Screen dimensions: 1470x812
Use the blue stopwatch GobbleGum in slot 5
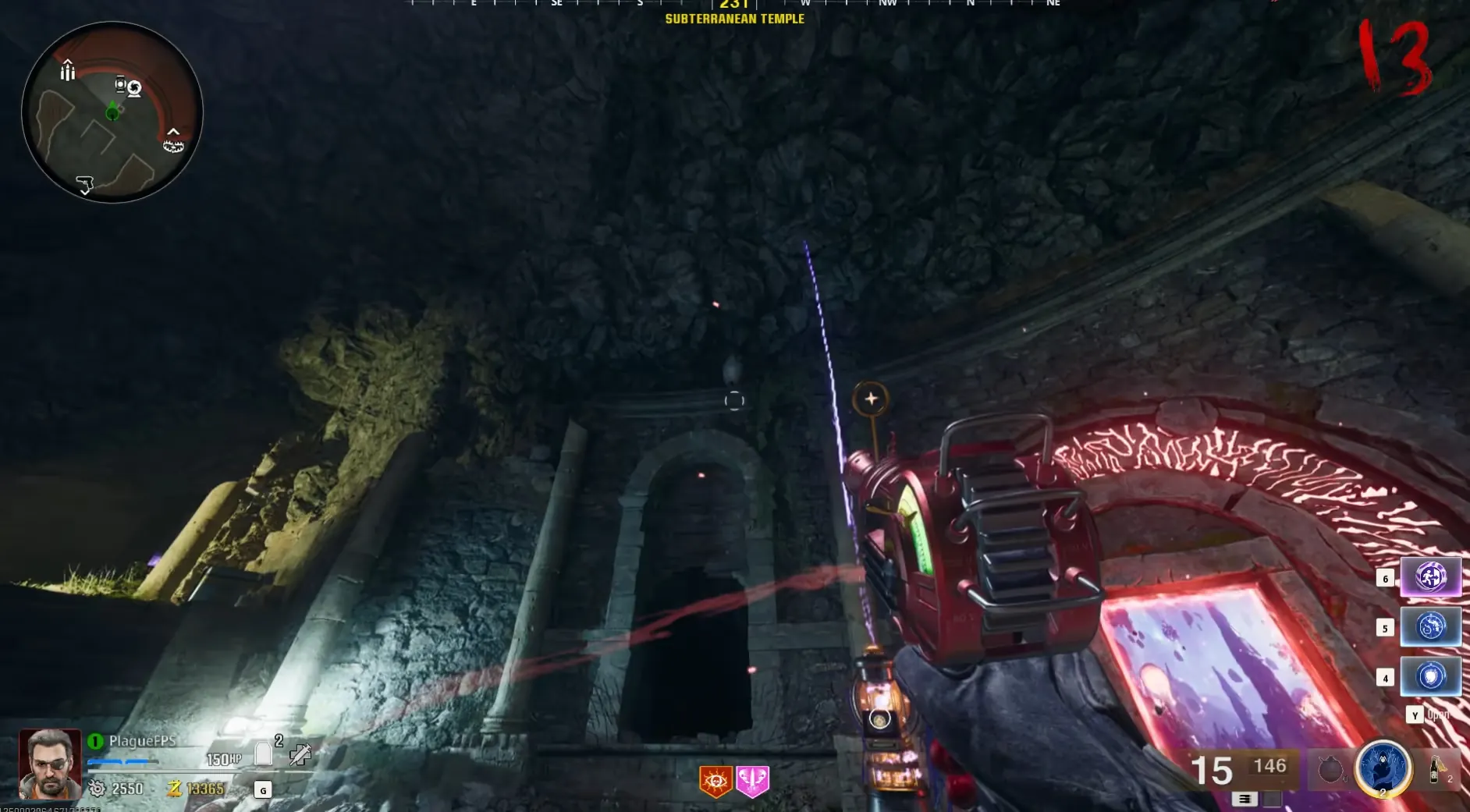click(x=1430, y=627)
